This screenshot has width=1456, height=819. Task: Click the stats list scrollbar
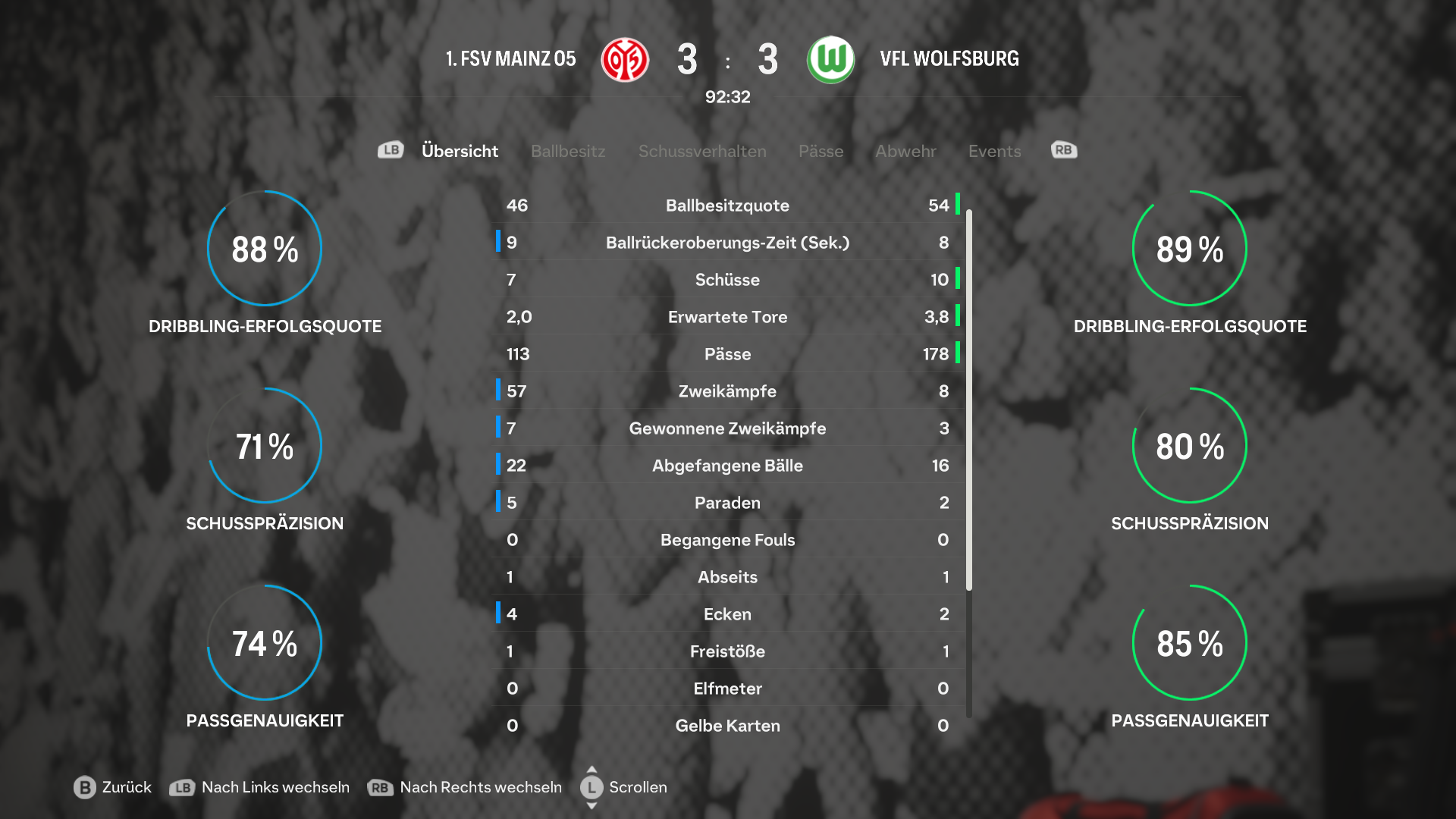point(969,400)
